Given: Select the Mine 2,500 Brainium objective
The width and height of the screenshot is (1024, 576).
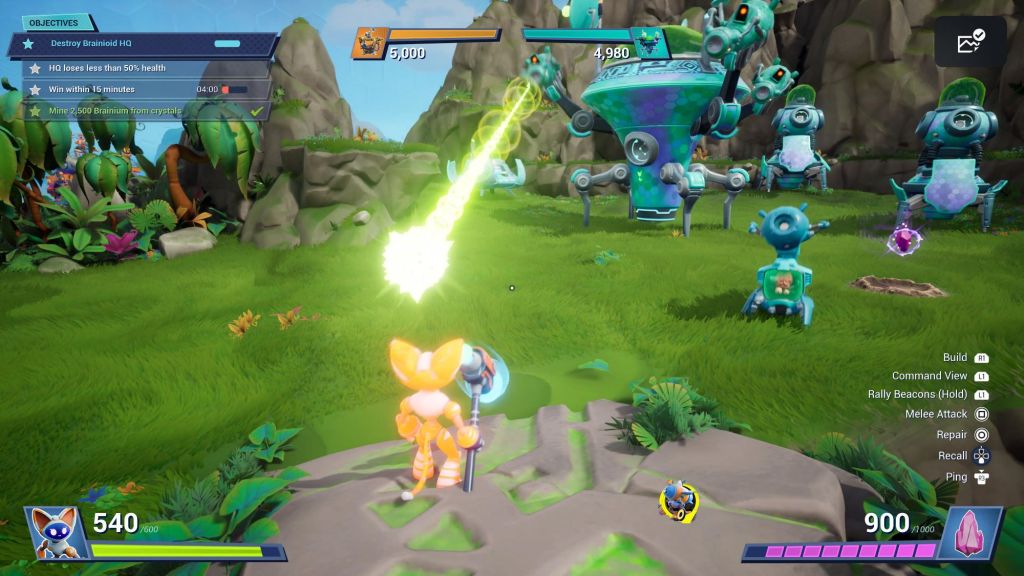Looking at the screenshot, I should coord(140,110).
